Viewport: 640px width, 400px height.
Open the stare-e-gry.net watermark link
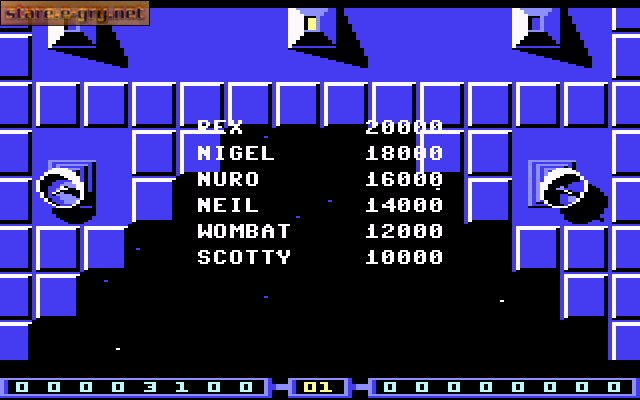click(74, 13)
